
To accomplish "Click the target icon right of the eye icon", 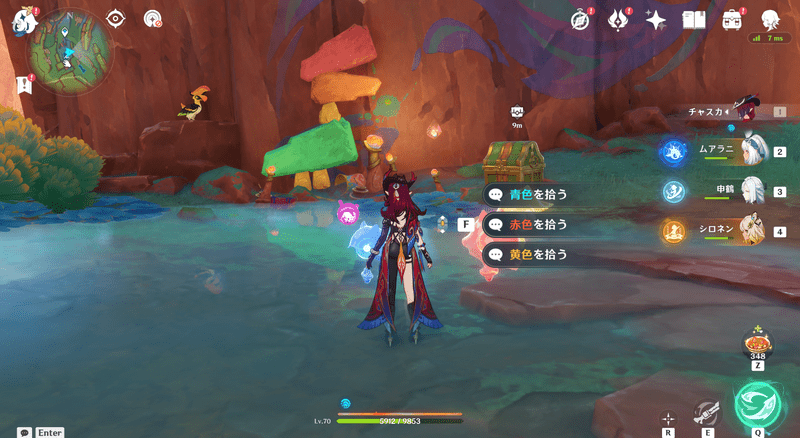I will [152, 18].
